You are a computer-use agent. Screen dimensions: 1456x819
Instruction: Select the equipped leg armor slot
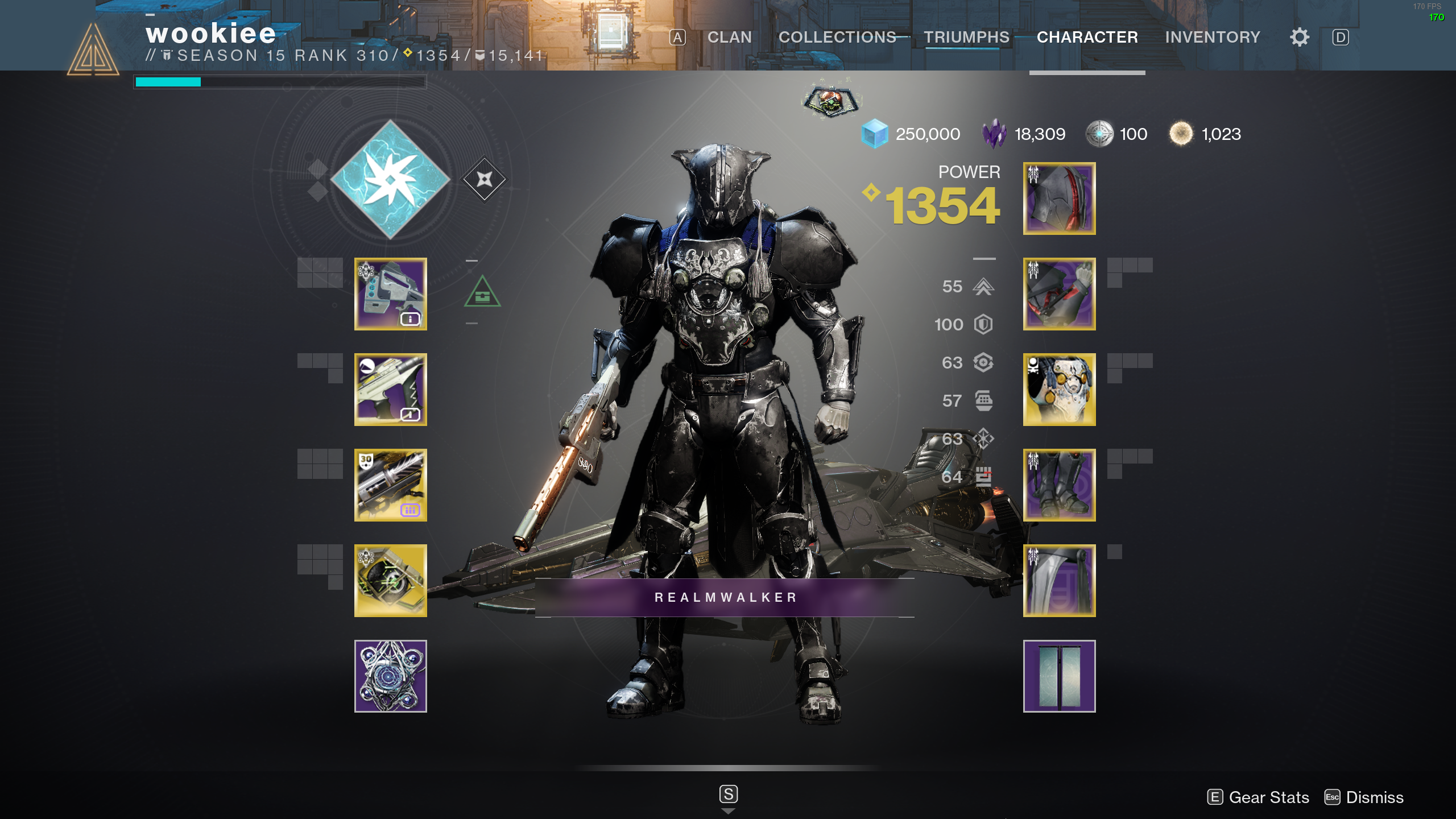coord(1059,485)
